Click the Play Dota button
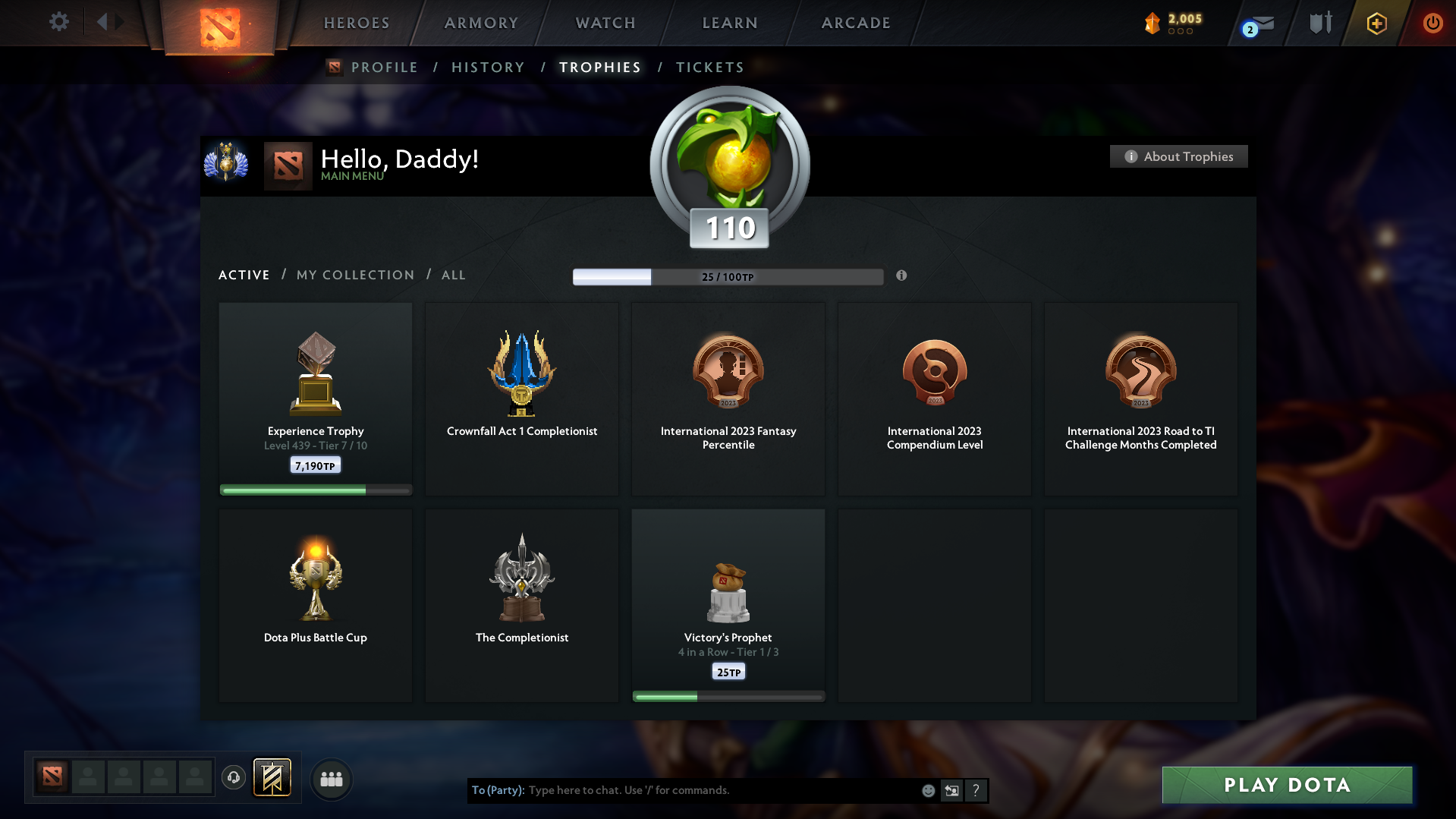The width and height of the screenshot is (1456, 819). click(x=1287, y=785)
